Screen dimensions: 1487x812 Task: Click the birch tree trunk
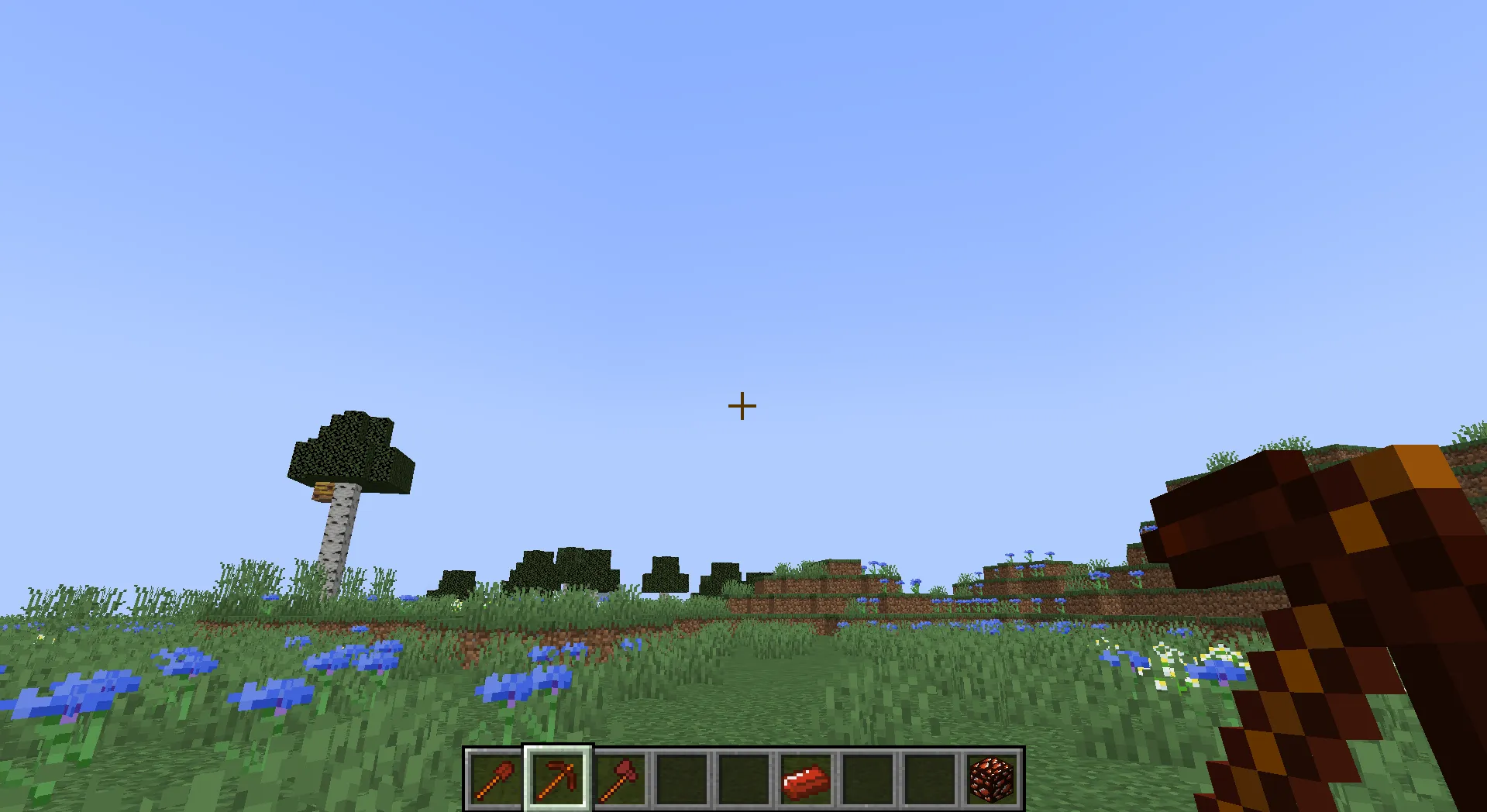pos(336,542)
